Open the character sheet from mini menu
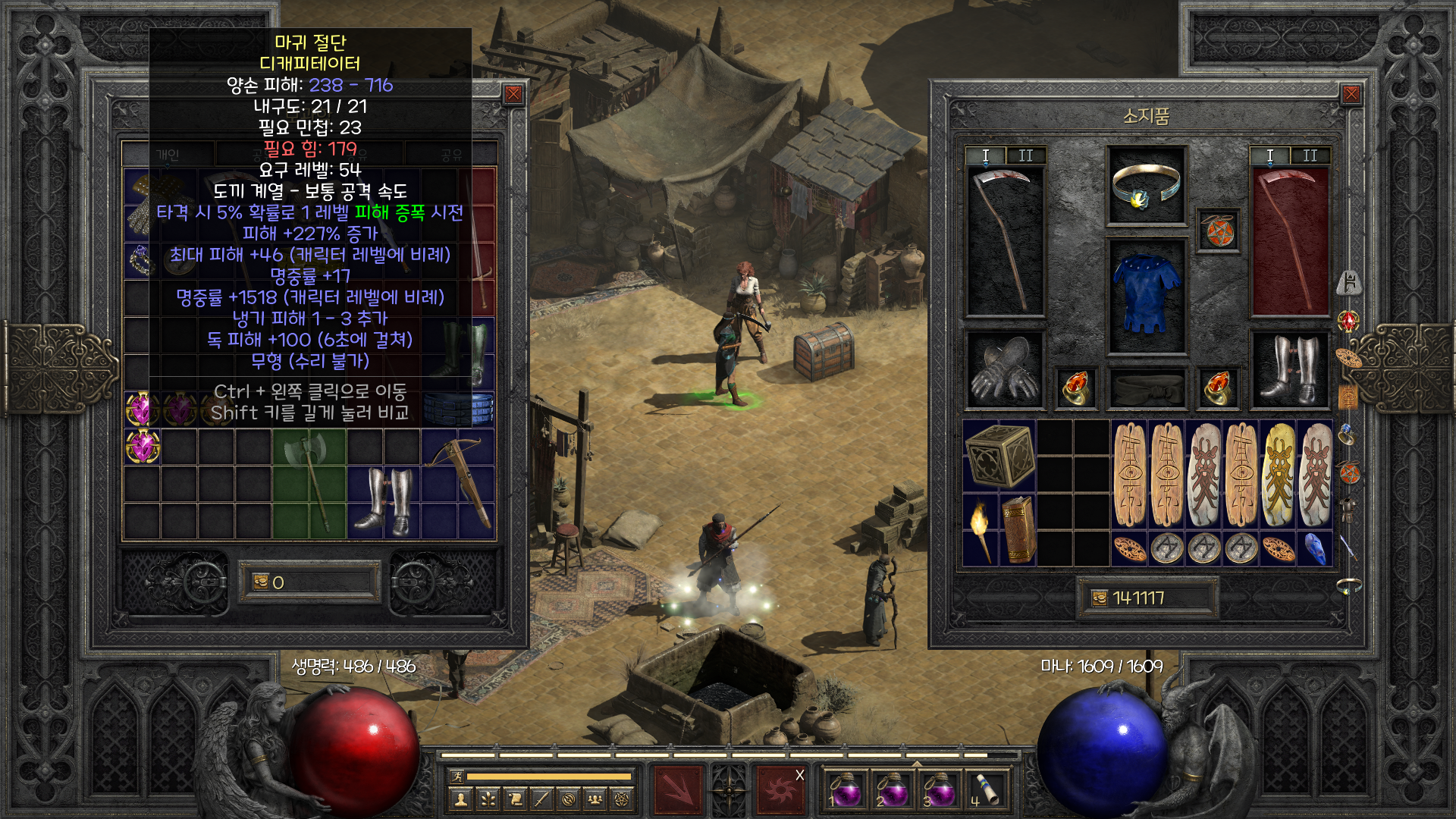This screenshot has width=1456, height=819. [460, 799]
